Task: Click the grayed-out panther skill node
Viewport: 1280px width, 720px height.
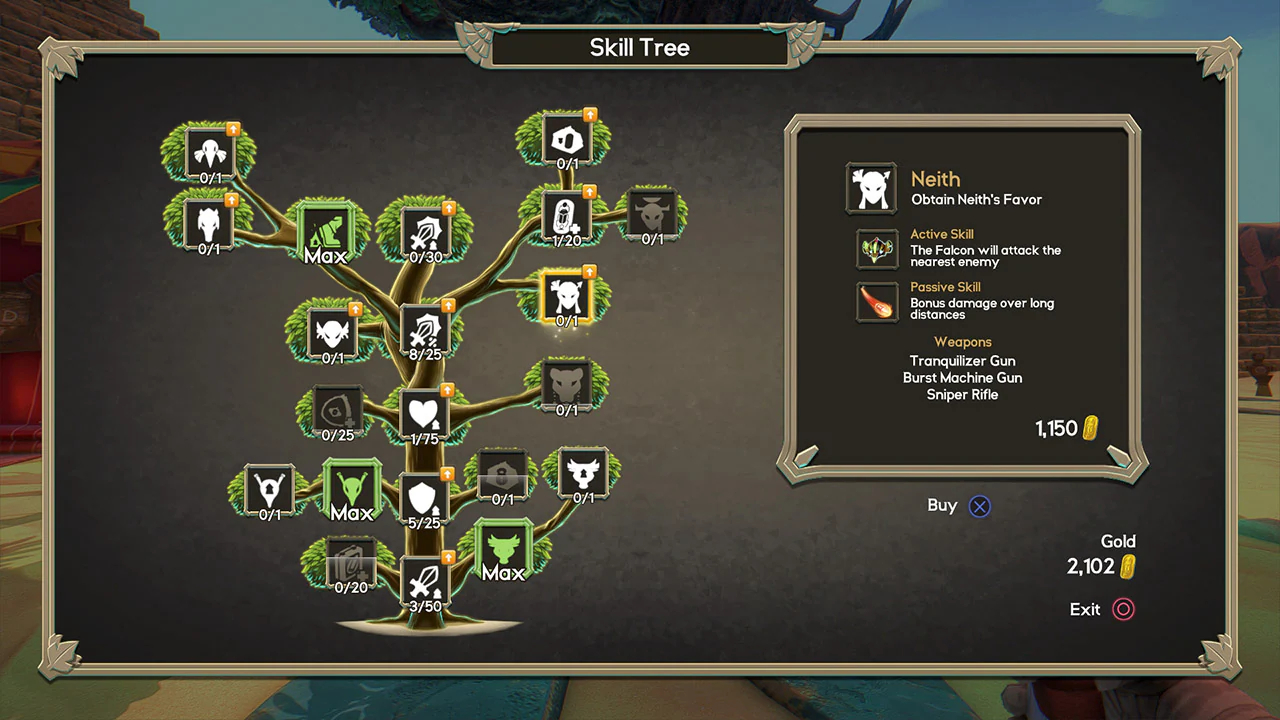Action: coord(568,386)
